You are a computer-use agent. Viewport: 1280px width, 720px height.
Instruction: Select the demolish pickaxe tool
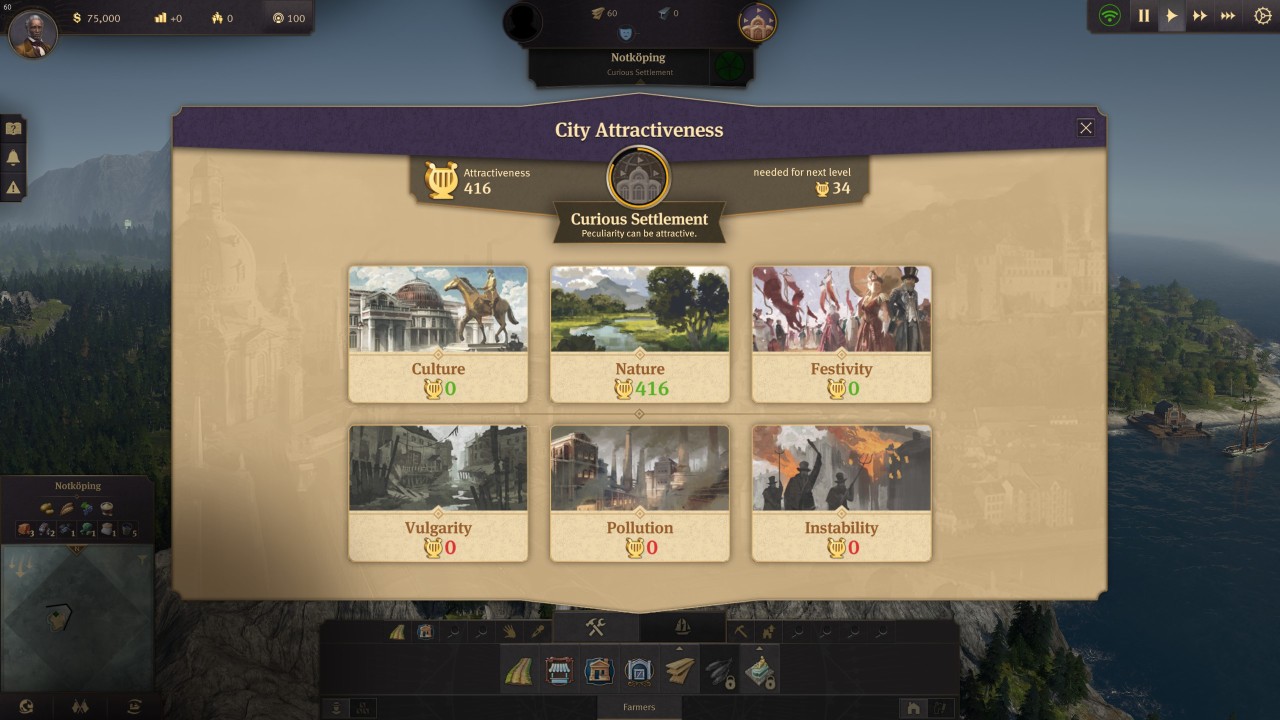point(740,630)
